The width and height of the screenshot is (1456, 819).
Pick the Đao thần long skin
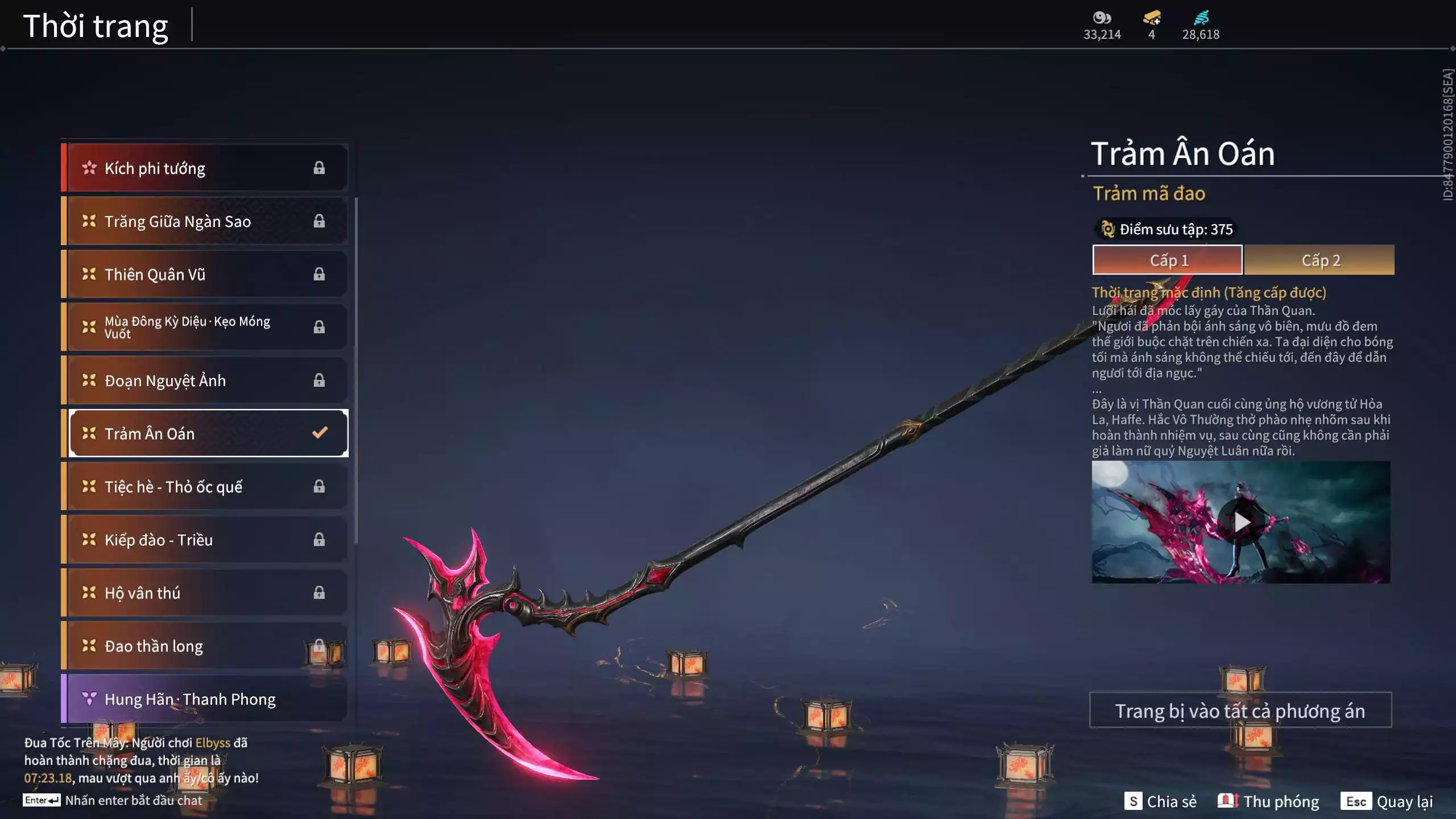coord(205,646)
